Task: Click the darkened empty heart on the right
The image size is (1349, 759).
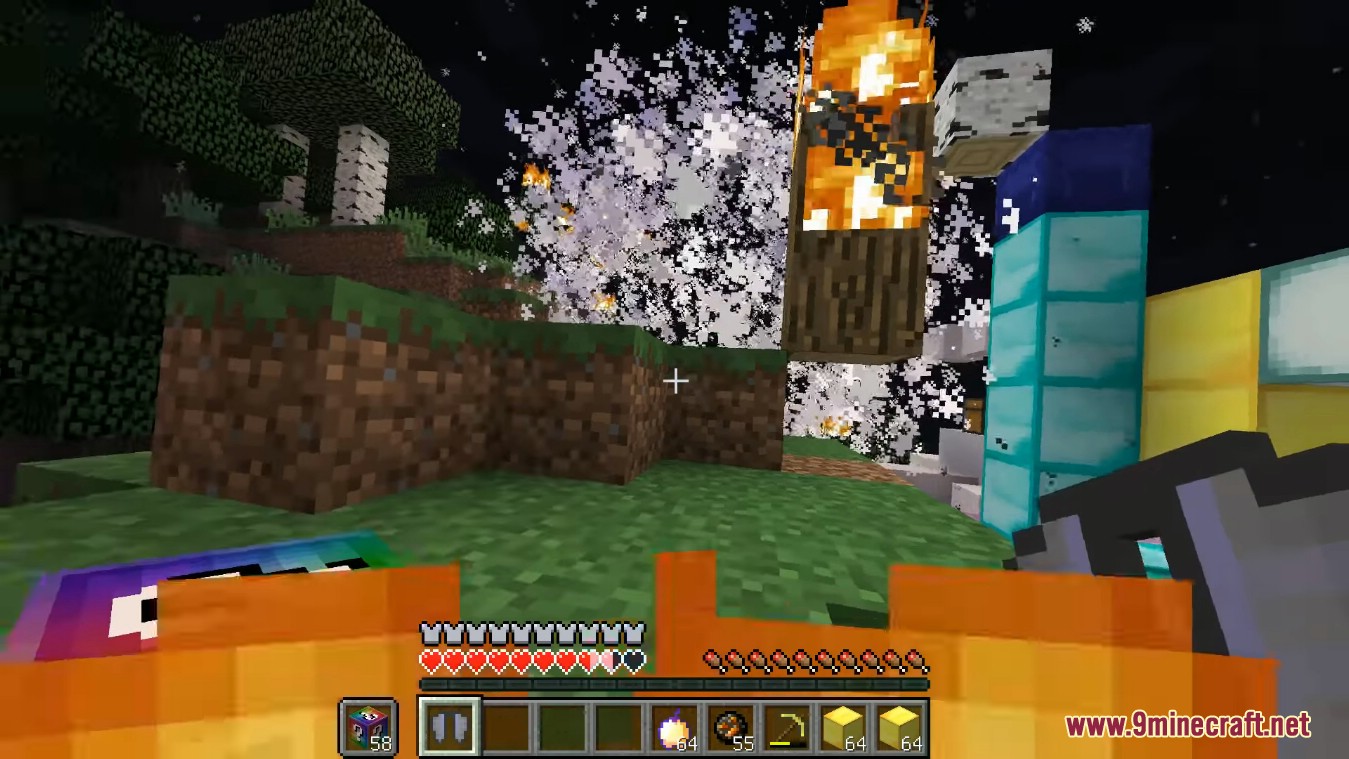Action: [632, 660]
